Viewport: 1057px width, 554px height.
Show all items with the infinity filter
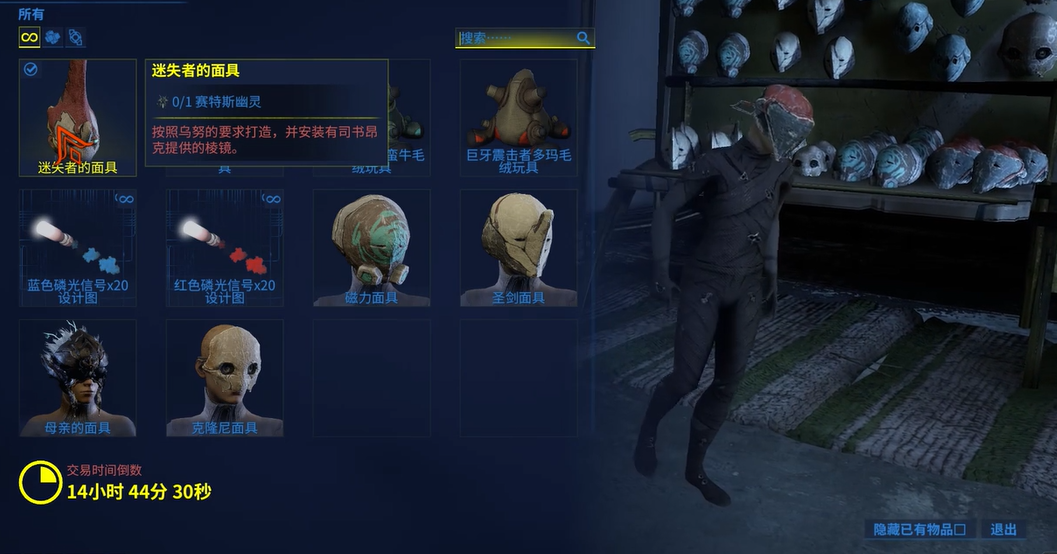tap(29, 38)
